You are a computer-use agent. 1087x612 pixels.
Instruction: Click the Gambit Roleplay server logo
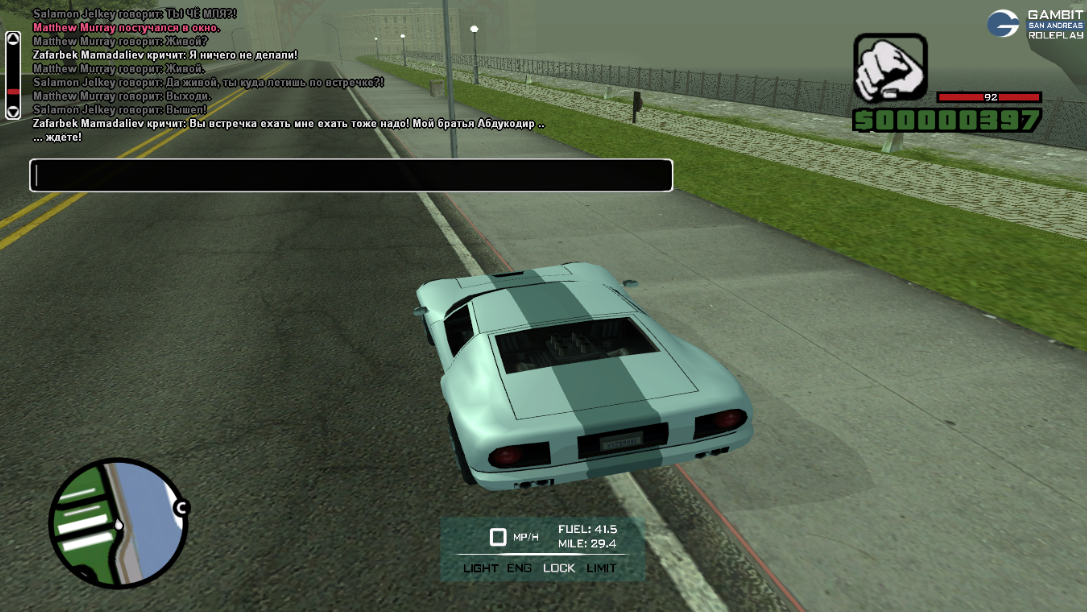point(1035,25)
